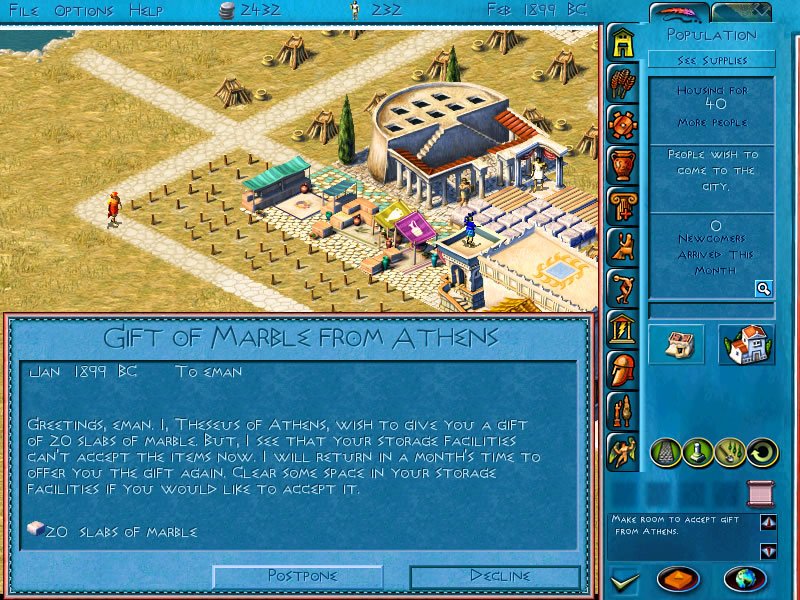
Task: Open the world map globe button
Action: pos(745,579)
